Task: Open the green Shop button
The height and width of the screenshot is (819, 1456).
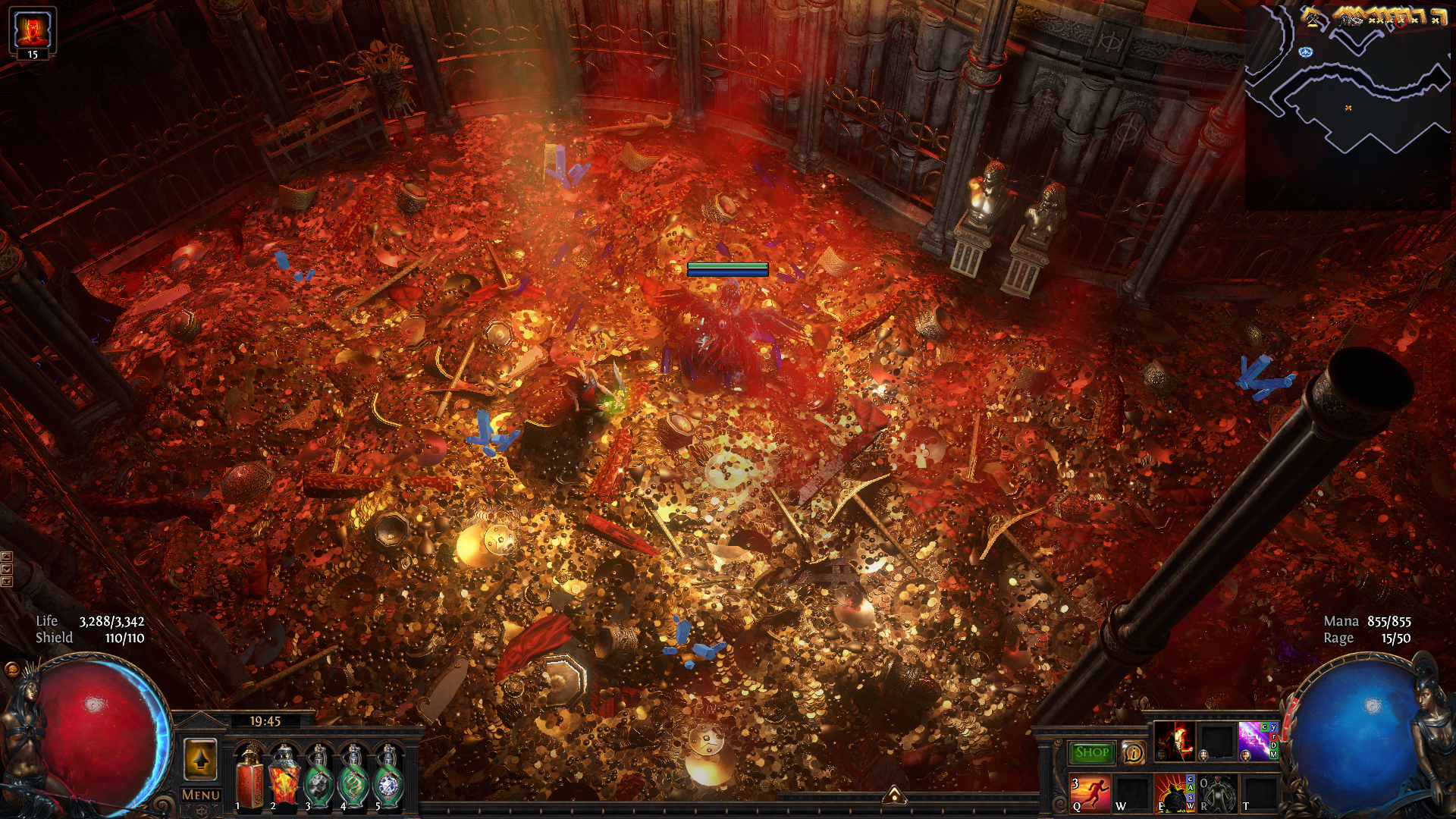Action: 1091,752
